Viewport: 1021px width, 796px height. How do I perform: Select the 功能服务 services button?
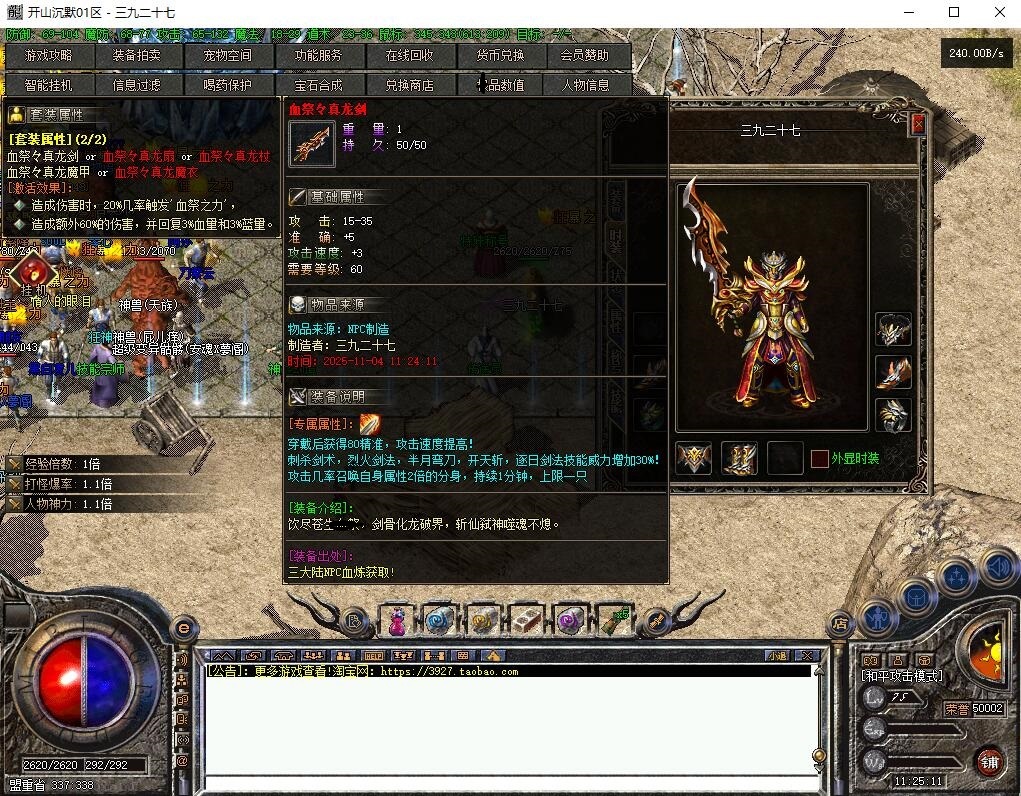318,56
